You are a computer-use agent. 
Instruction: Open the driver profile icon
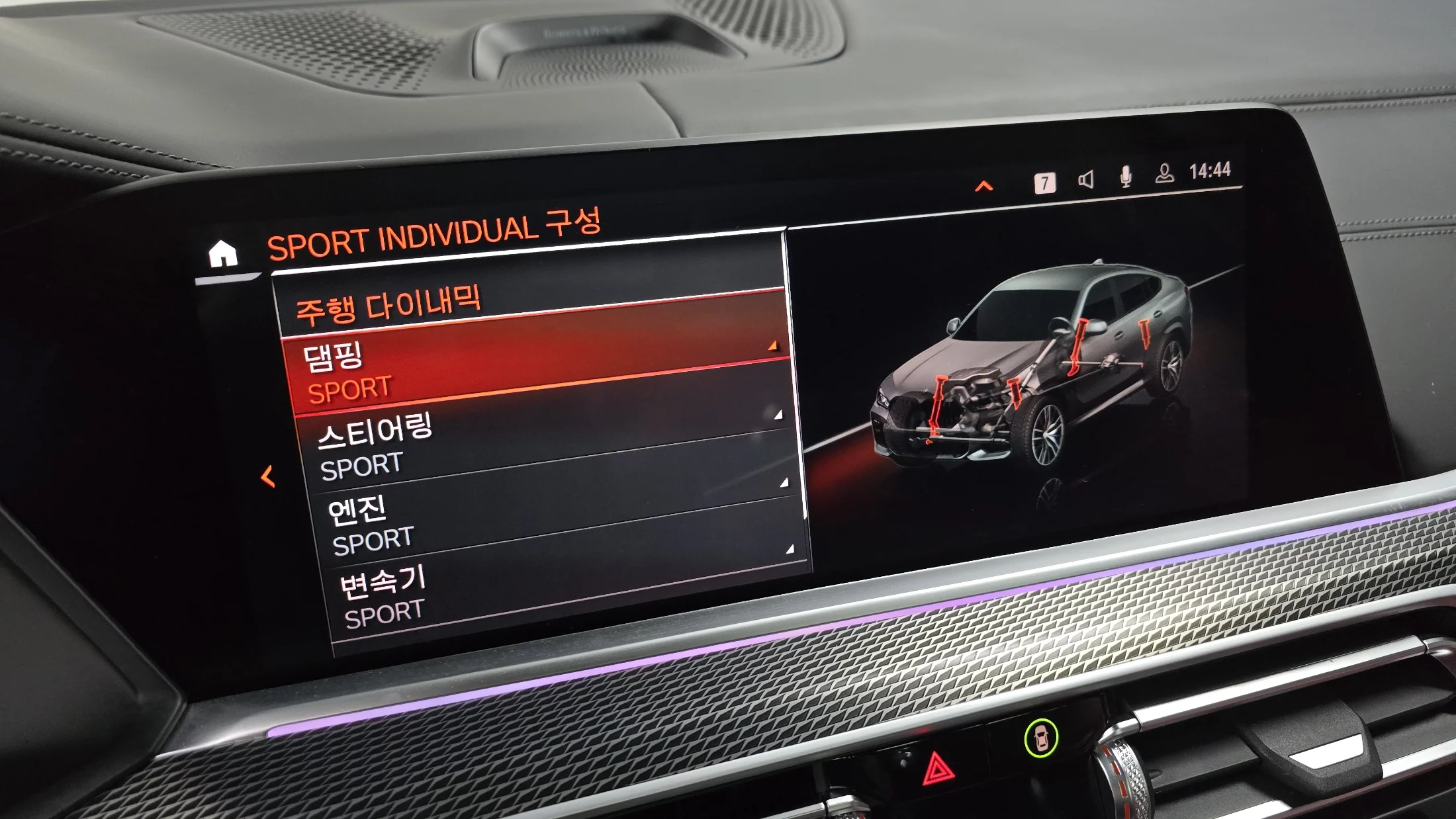pyautogui.click(x=1164, y=173)
